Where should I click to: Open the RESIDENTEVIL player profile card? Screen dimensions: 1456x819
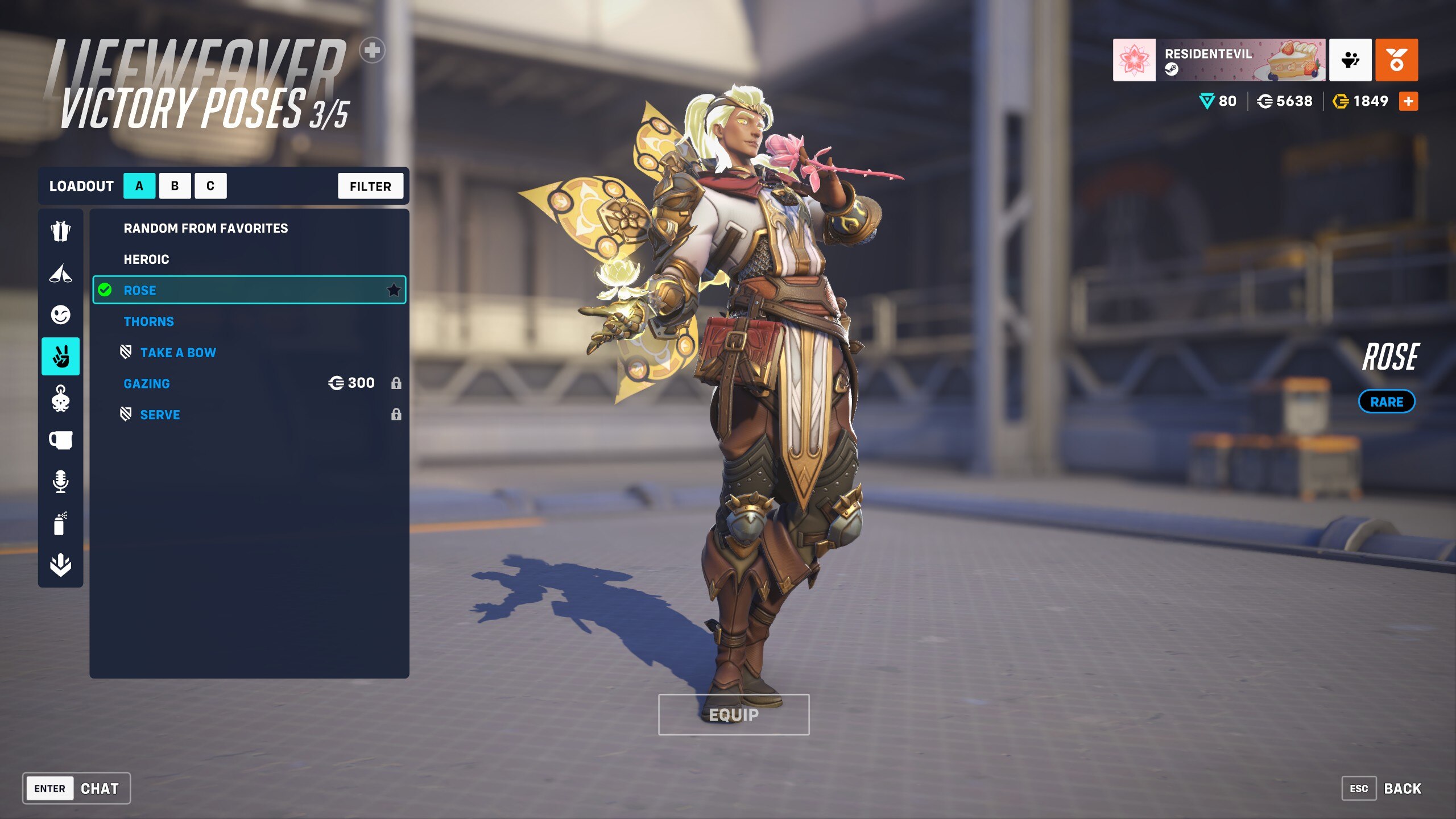(x=1219, y=60)
